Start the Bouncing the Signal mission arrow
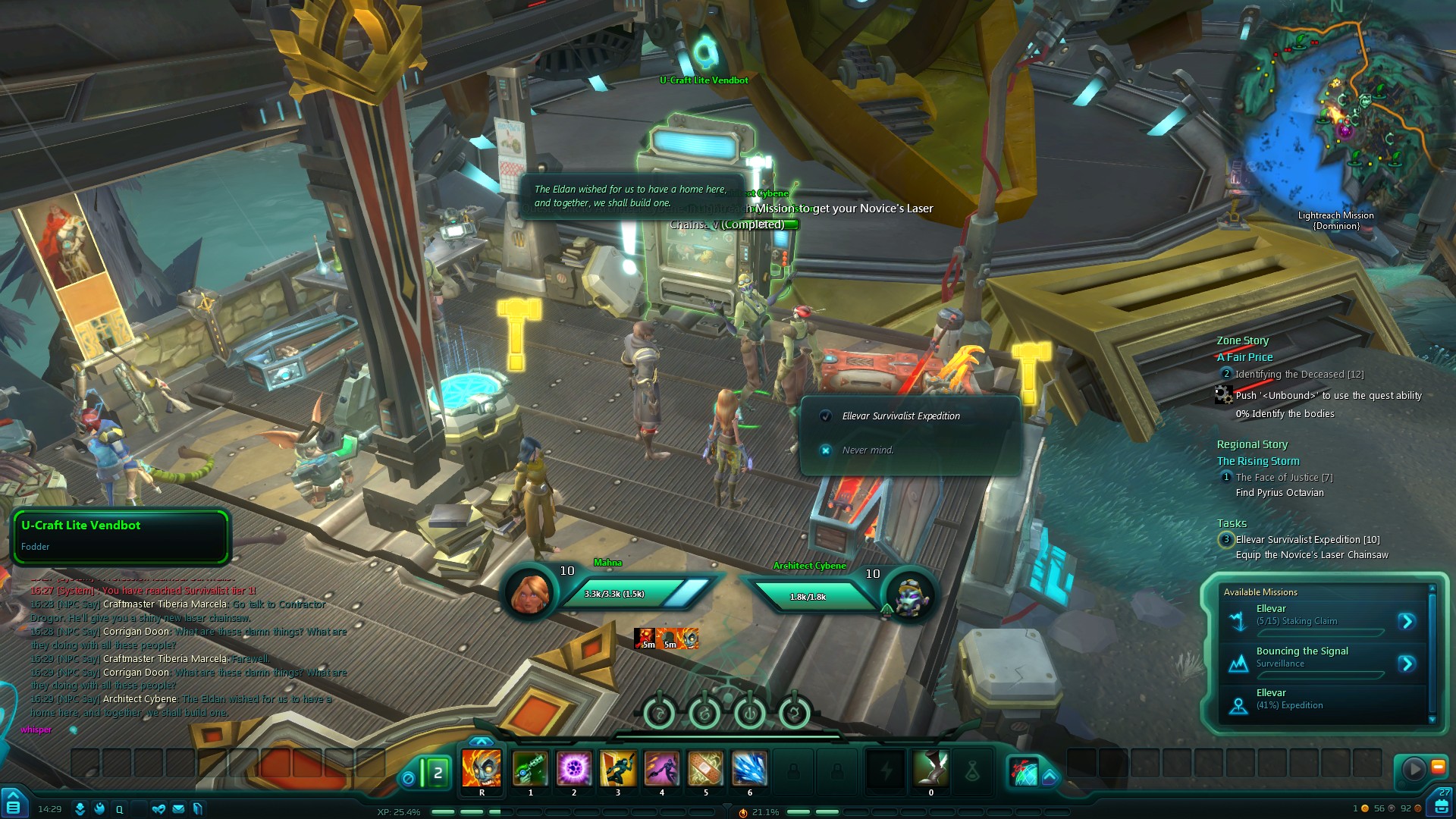This screenshot has height=819, width=1456. click(1407, 664)
